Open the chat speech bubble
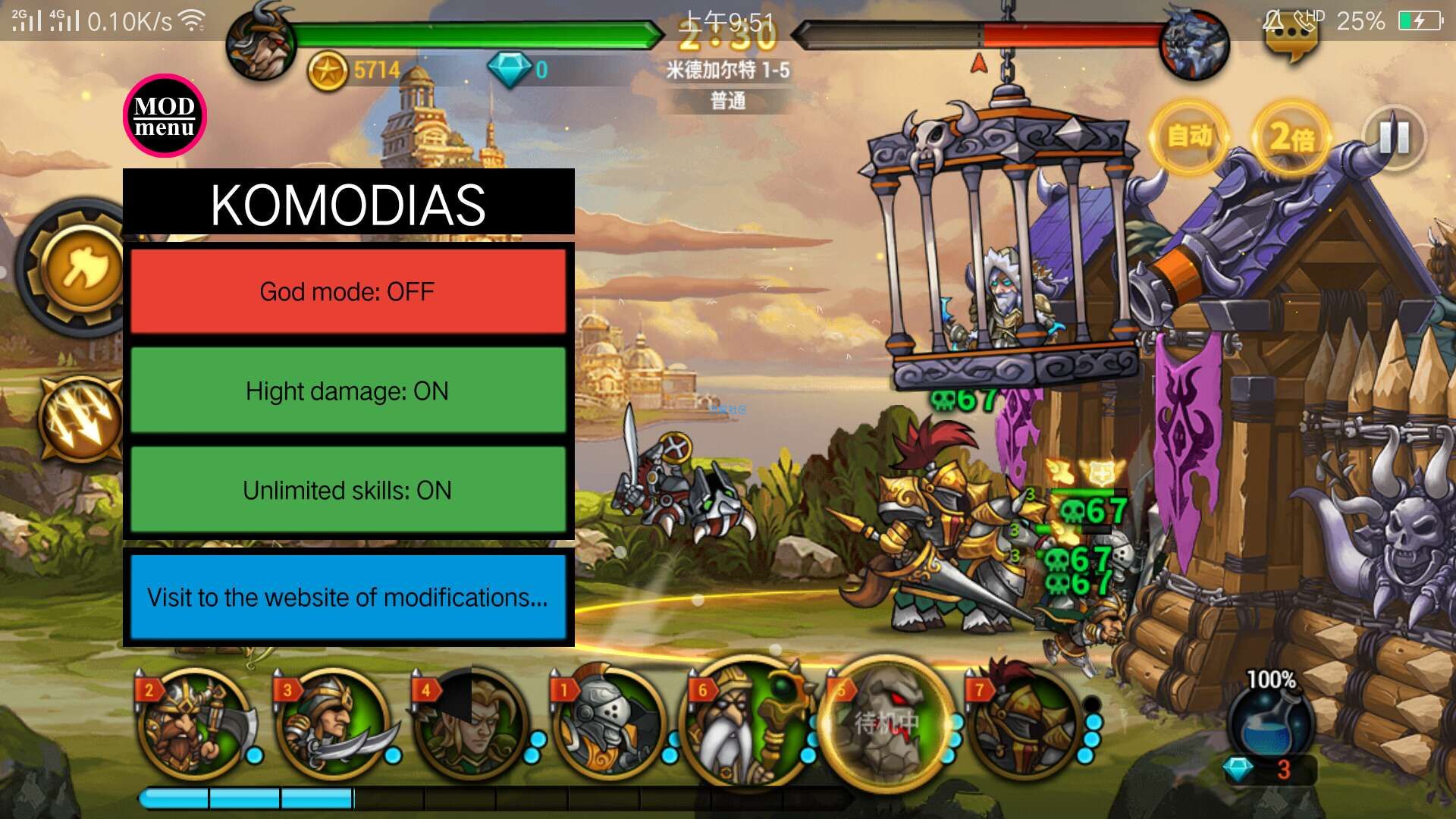Screen dimensions: 1456x819 click(1290, 42)
